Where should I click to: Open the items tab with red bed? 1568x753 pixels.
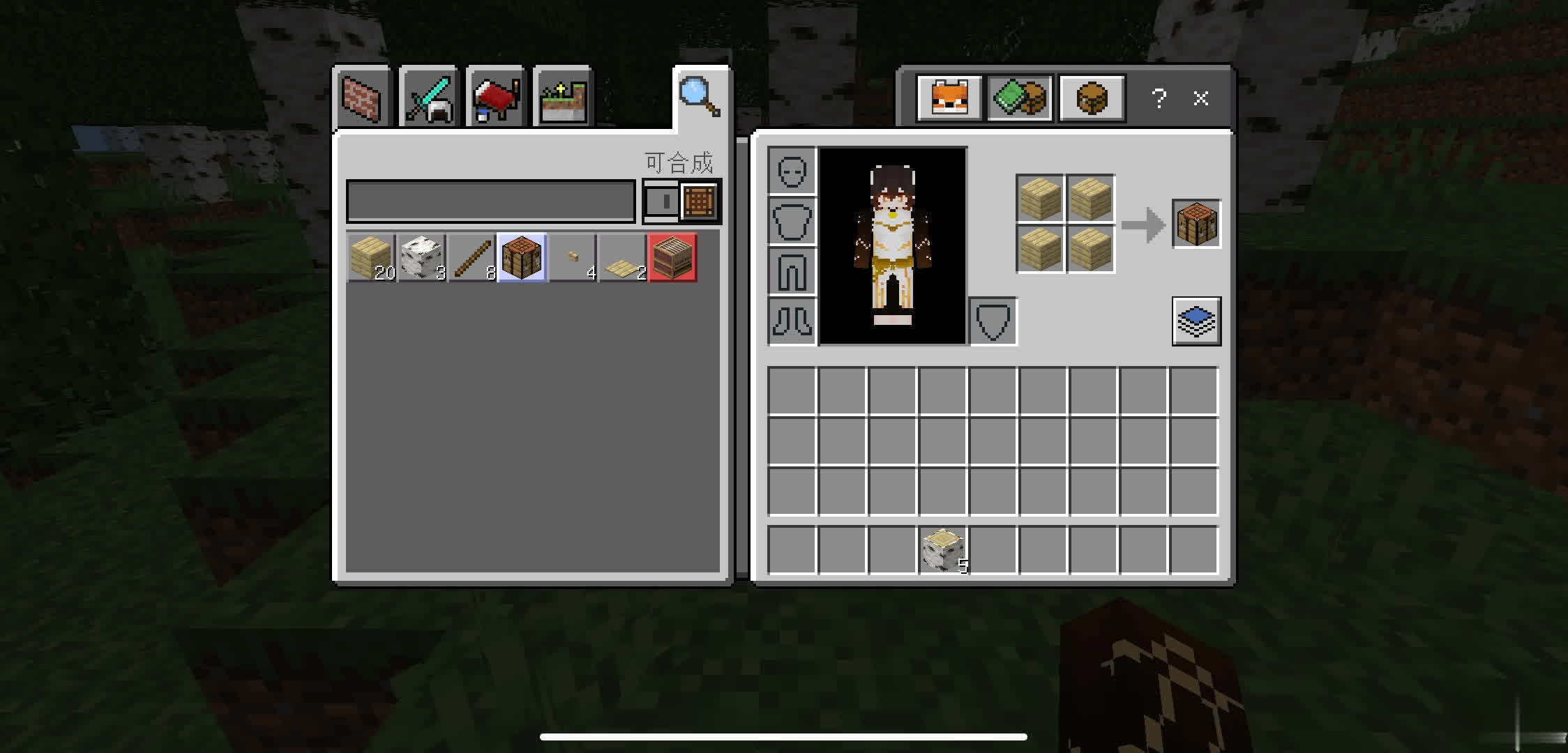pyautogui.click(x=495, y=99)
